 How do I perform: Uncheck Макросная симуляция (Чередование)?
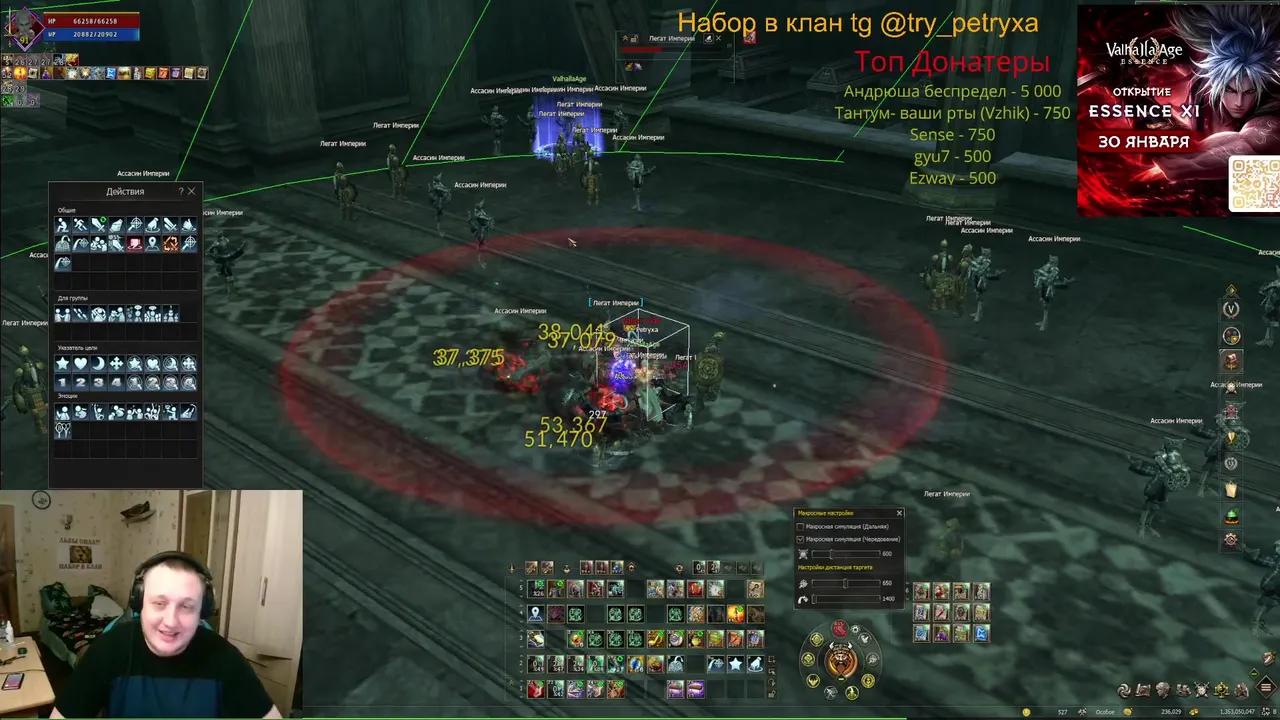tap(800, 540)
